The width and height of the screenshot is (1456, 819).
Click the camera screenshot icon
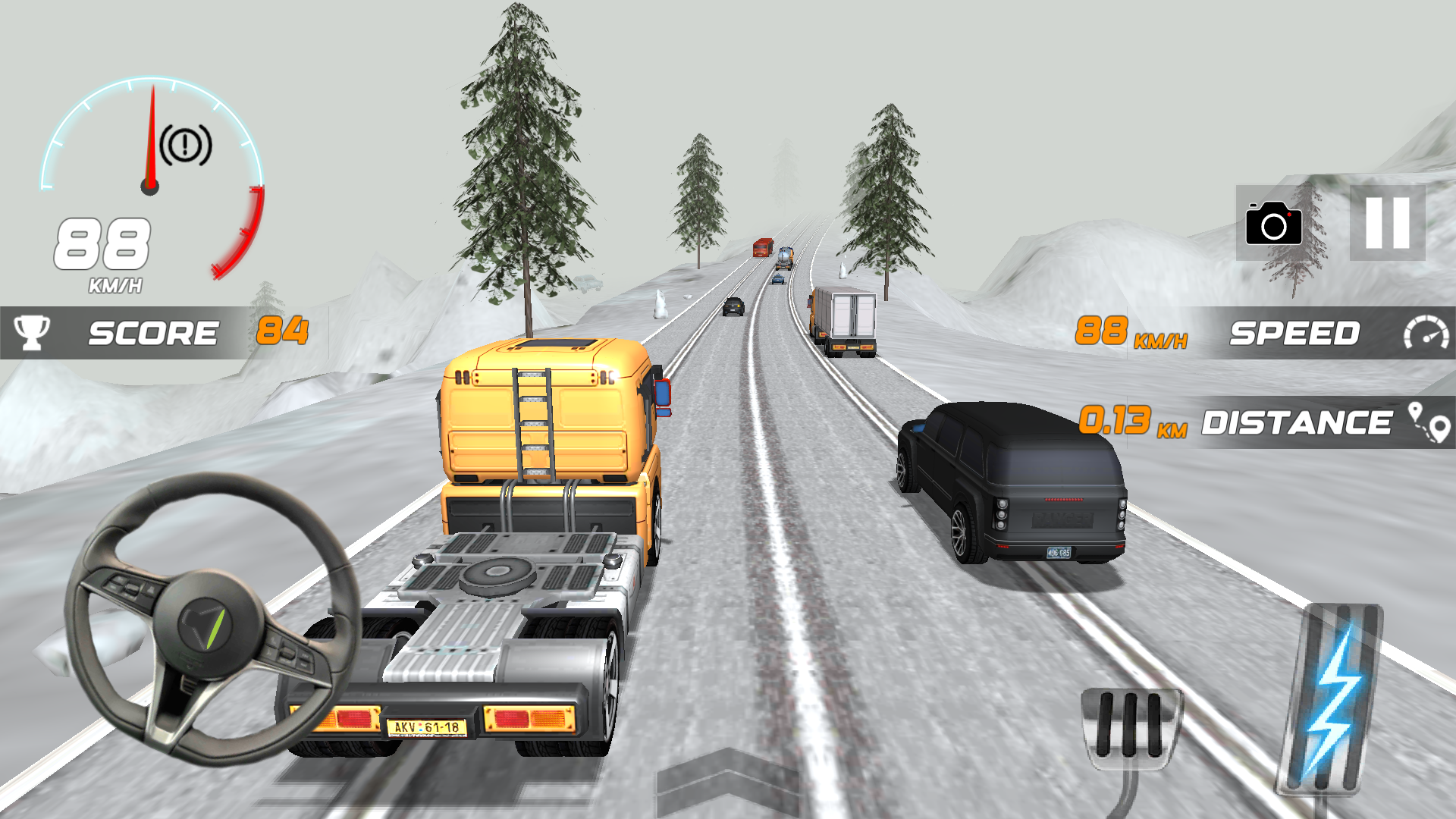point(1274,224)
